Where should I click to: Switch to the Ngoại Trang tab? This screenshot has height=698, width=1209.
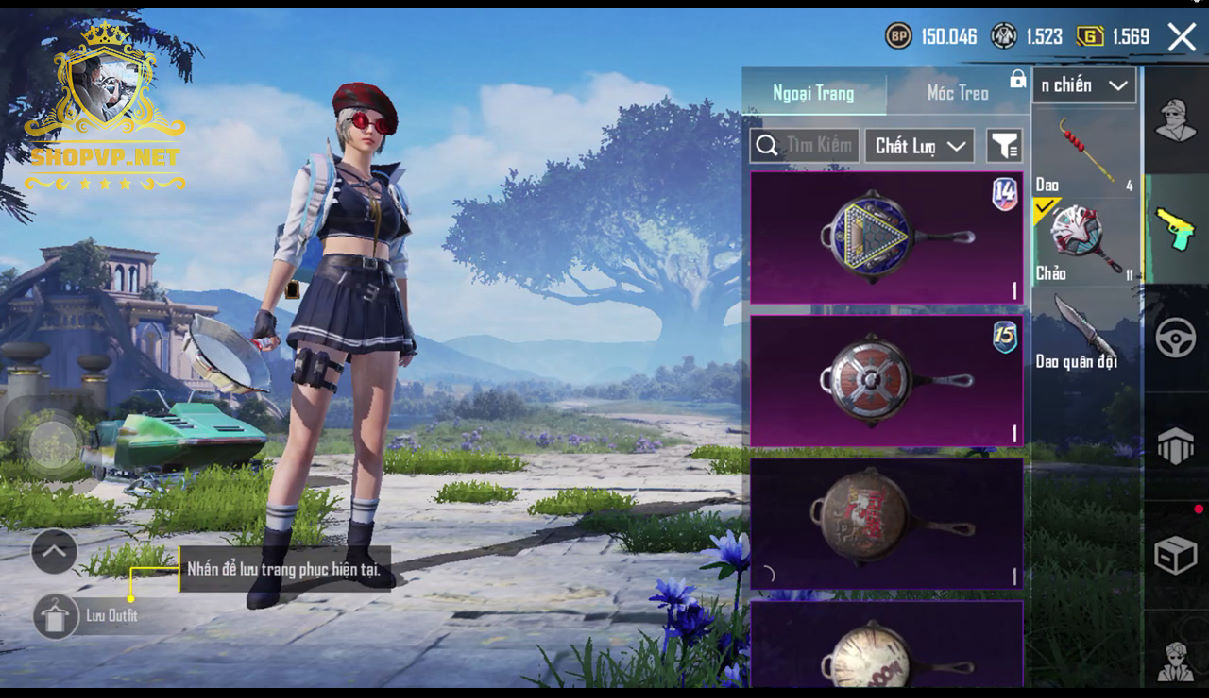(x=813, y=93)
